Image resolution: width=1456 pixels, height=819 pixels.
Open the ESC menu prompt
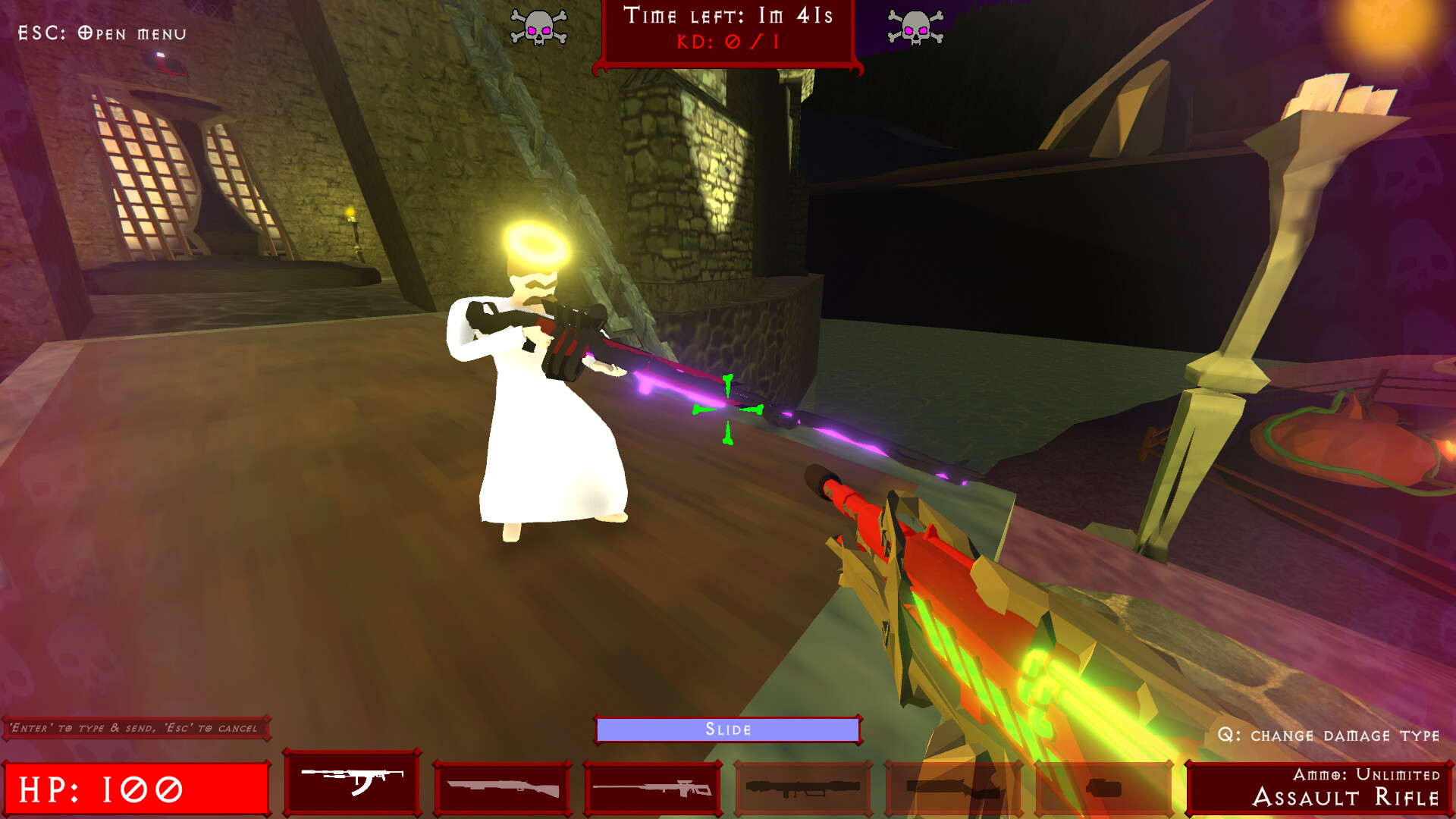pos(101,32)
